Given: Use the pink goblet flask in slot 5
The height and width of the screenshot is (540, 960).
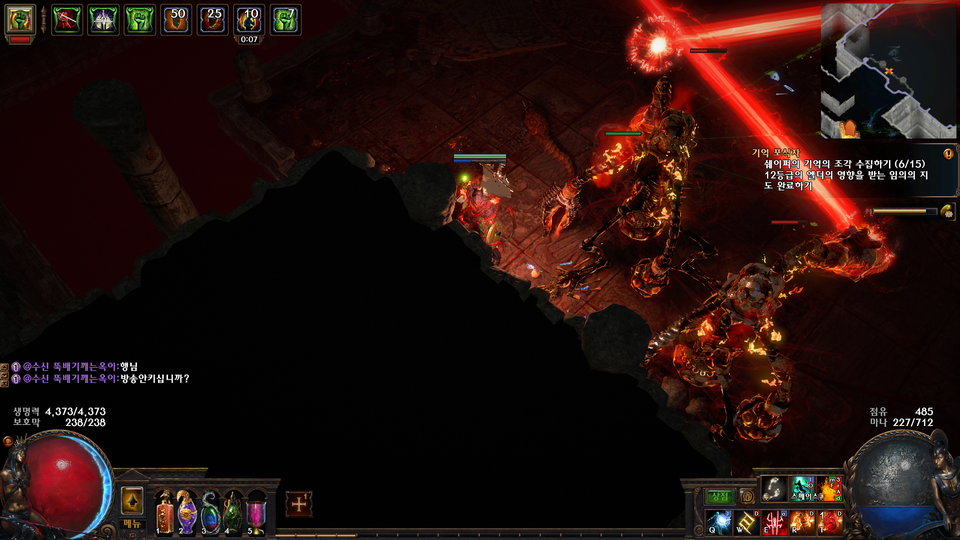Looking at the screenshot, I should 256,512.
